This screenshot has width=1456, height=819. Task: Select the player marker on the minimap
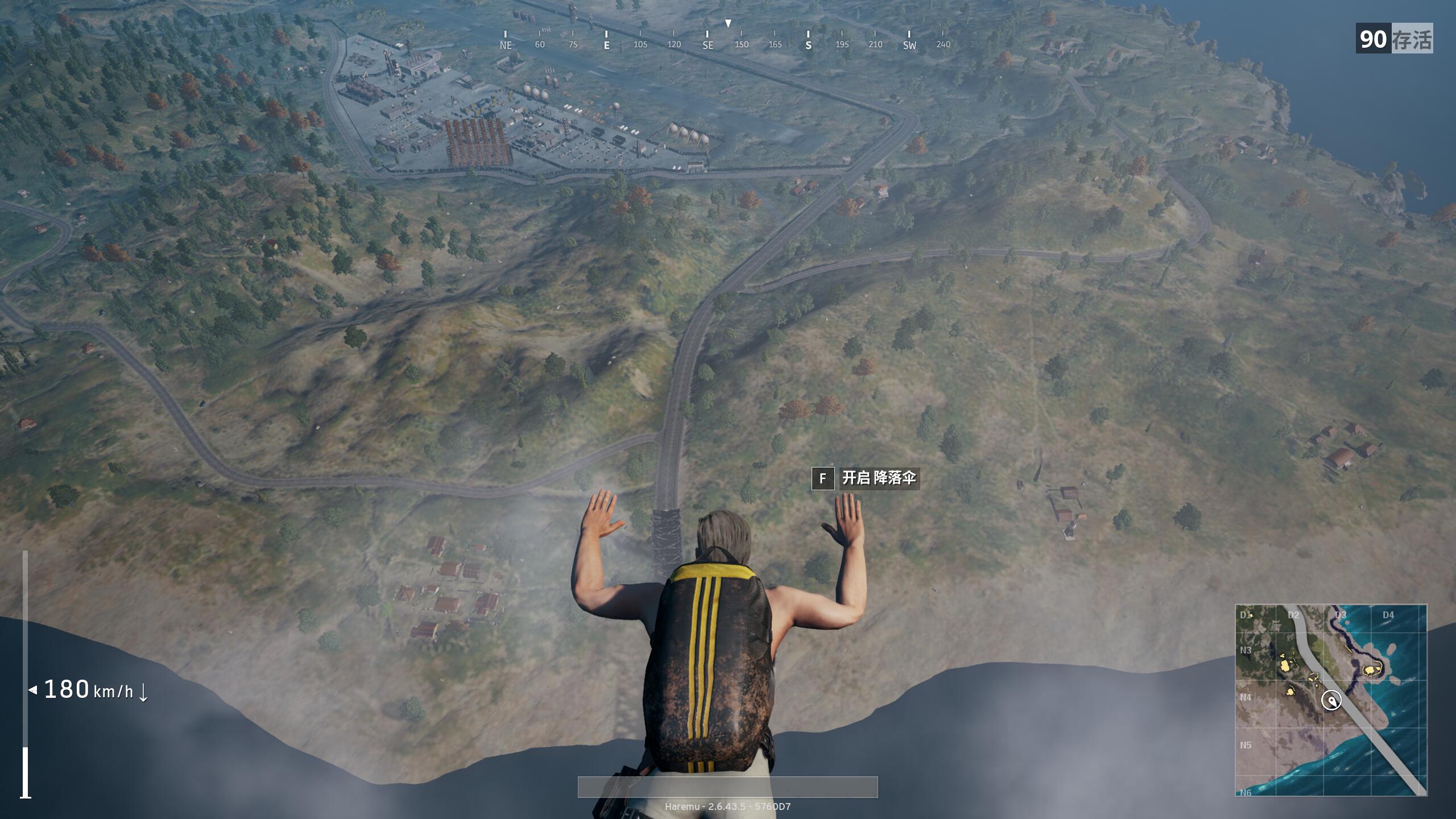(1331, 700)
